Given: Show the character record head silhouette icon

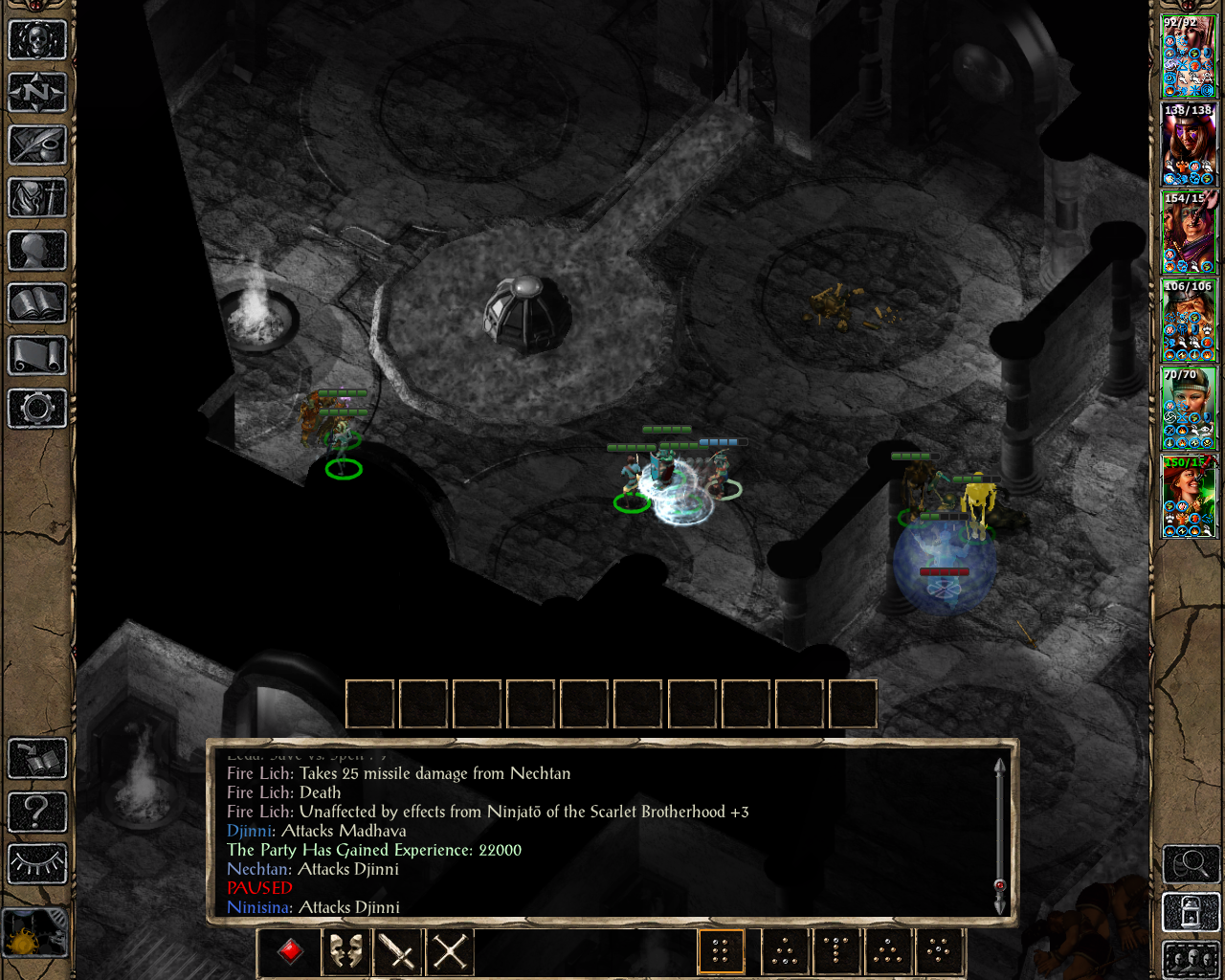Looking at the screenshot, I should 37,251.
